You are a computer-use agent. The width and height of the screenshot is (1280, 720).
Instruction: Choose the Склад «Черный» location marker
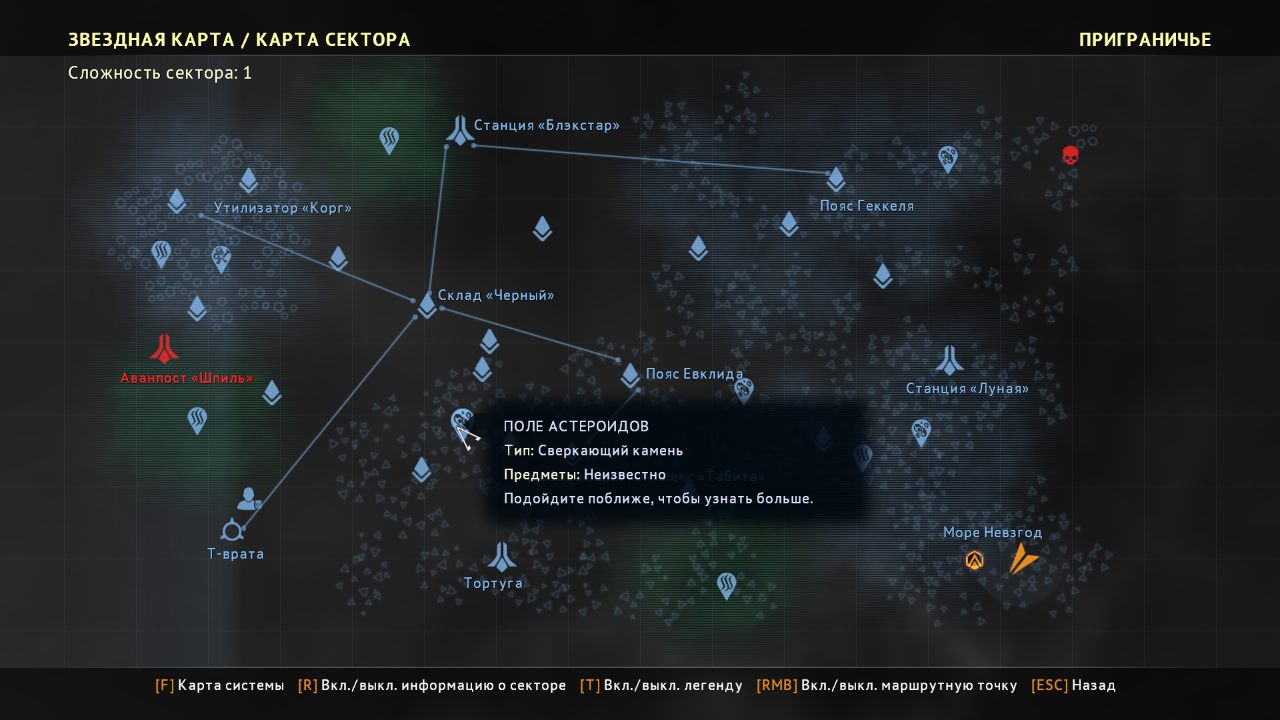[427, 304]
